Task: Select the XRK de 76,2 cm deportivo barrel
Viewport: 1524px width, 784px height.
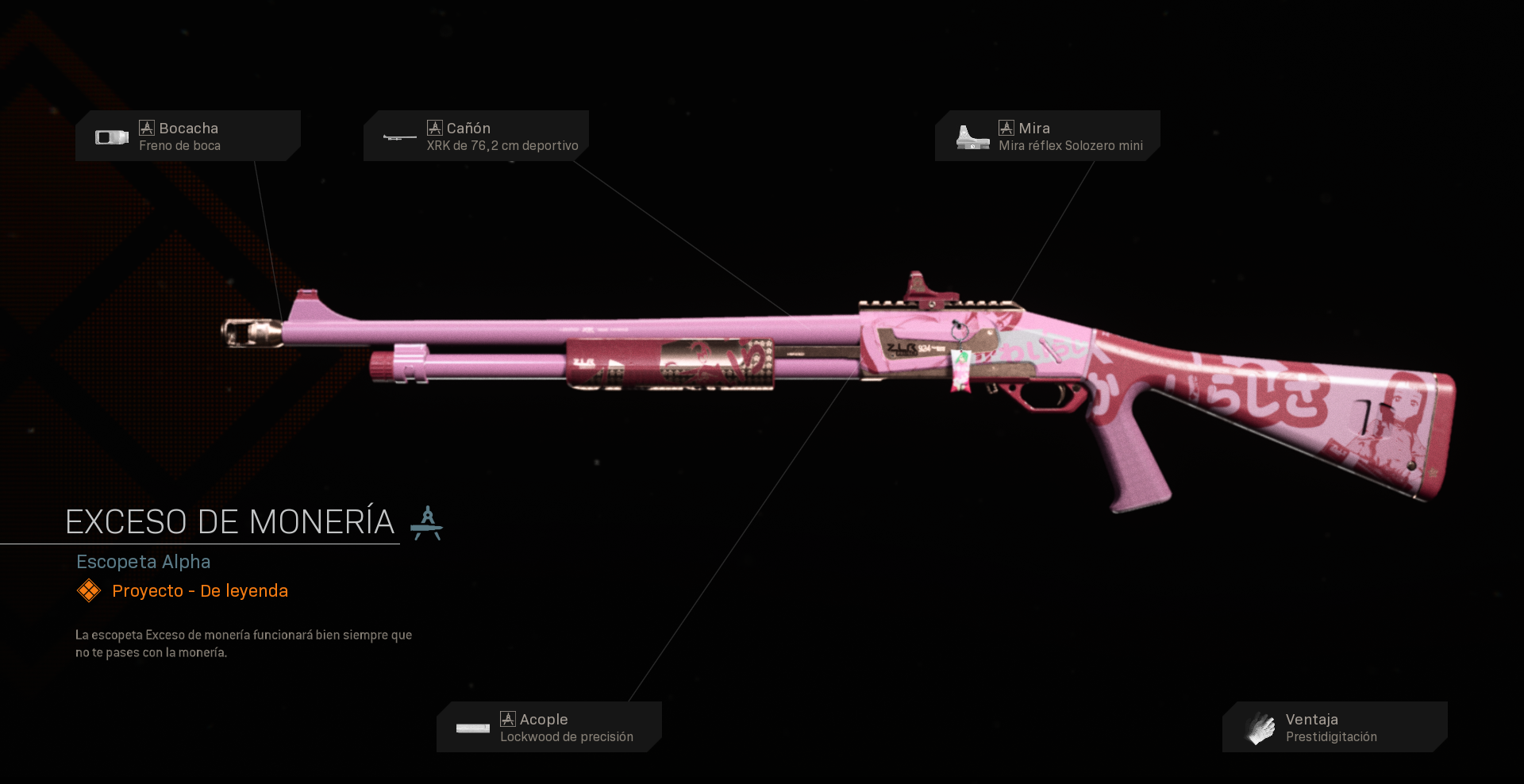Action: coord(502,145)
